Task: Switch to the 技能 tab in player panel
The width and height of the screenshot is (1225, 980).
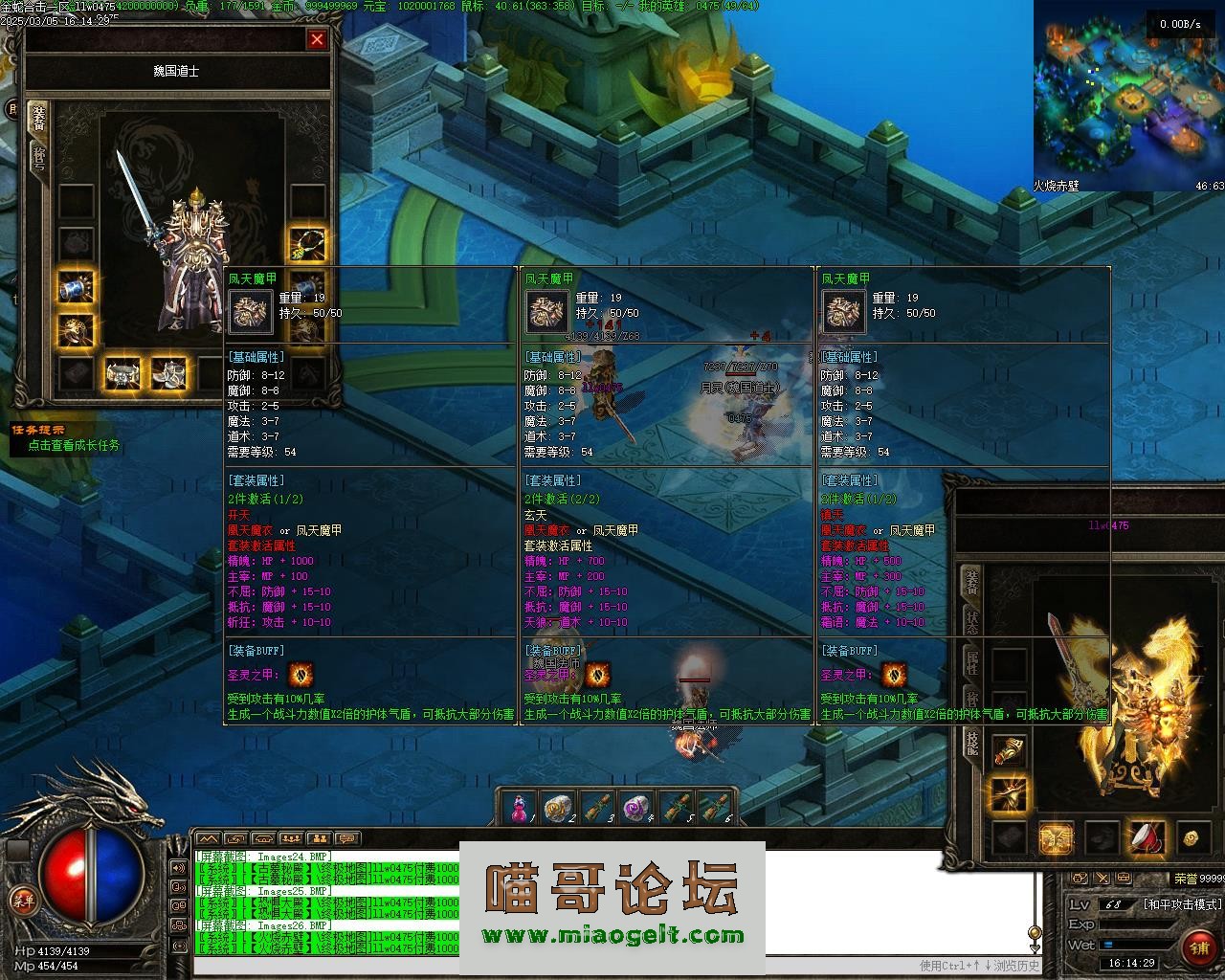Action: tap(972, 743)
